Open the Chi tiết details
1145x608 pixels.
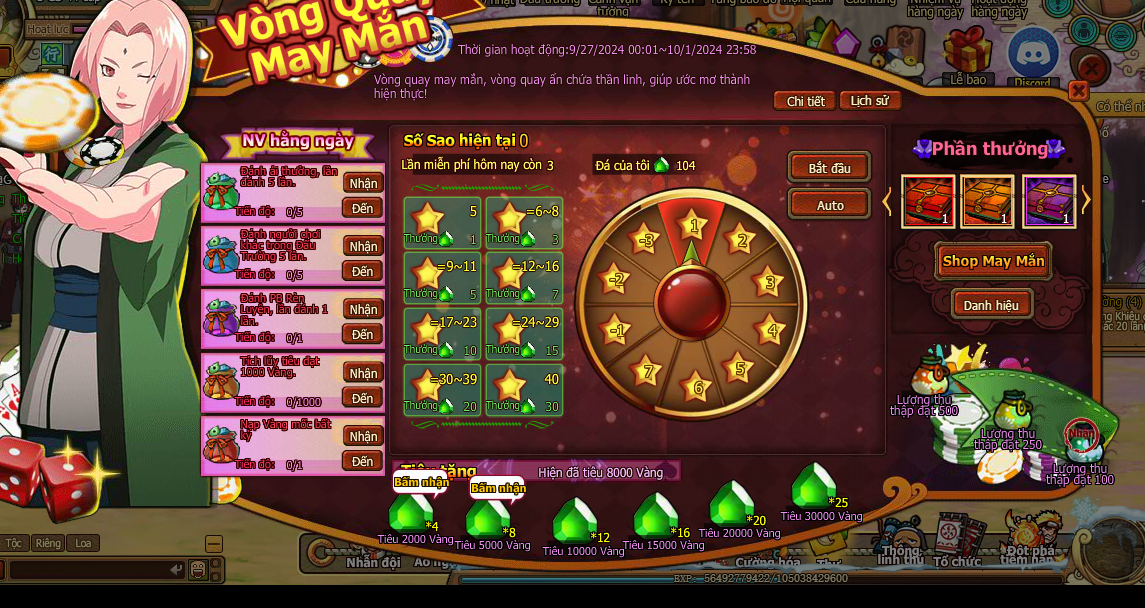[x=805, y=101]
